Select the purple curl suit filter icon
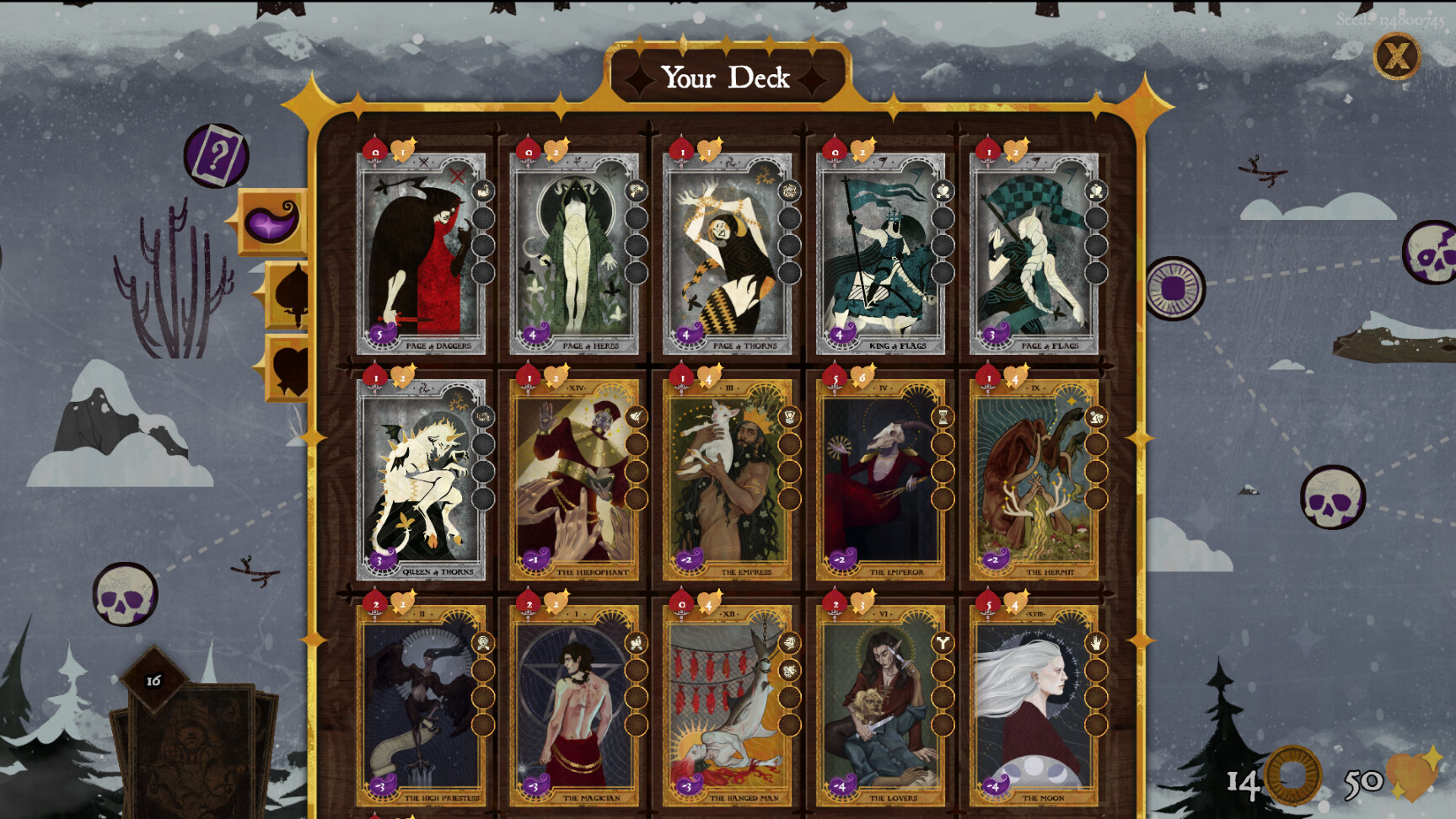The width and height of the screenshot is (1456, 819). pyautogui.click(x=272, y=221)
